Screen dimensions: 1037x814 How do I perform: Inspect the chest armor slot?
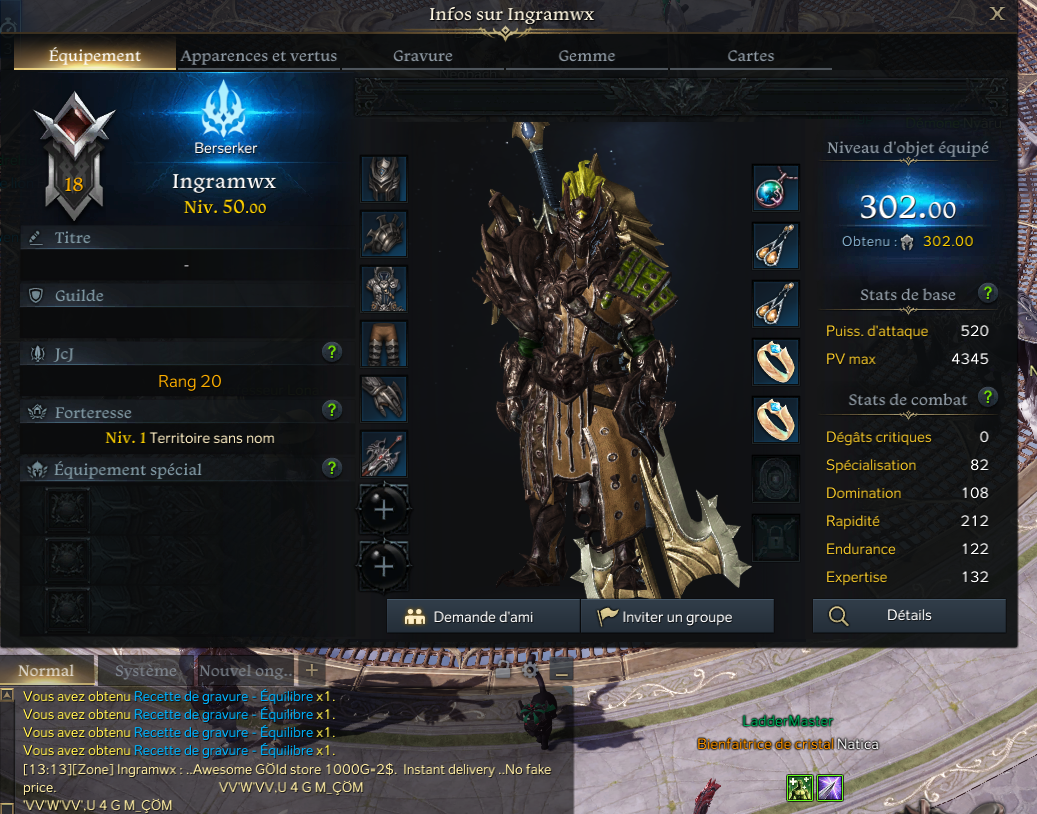pyautogui.click(x=384, y=289)
